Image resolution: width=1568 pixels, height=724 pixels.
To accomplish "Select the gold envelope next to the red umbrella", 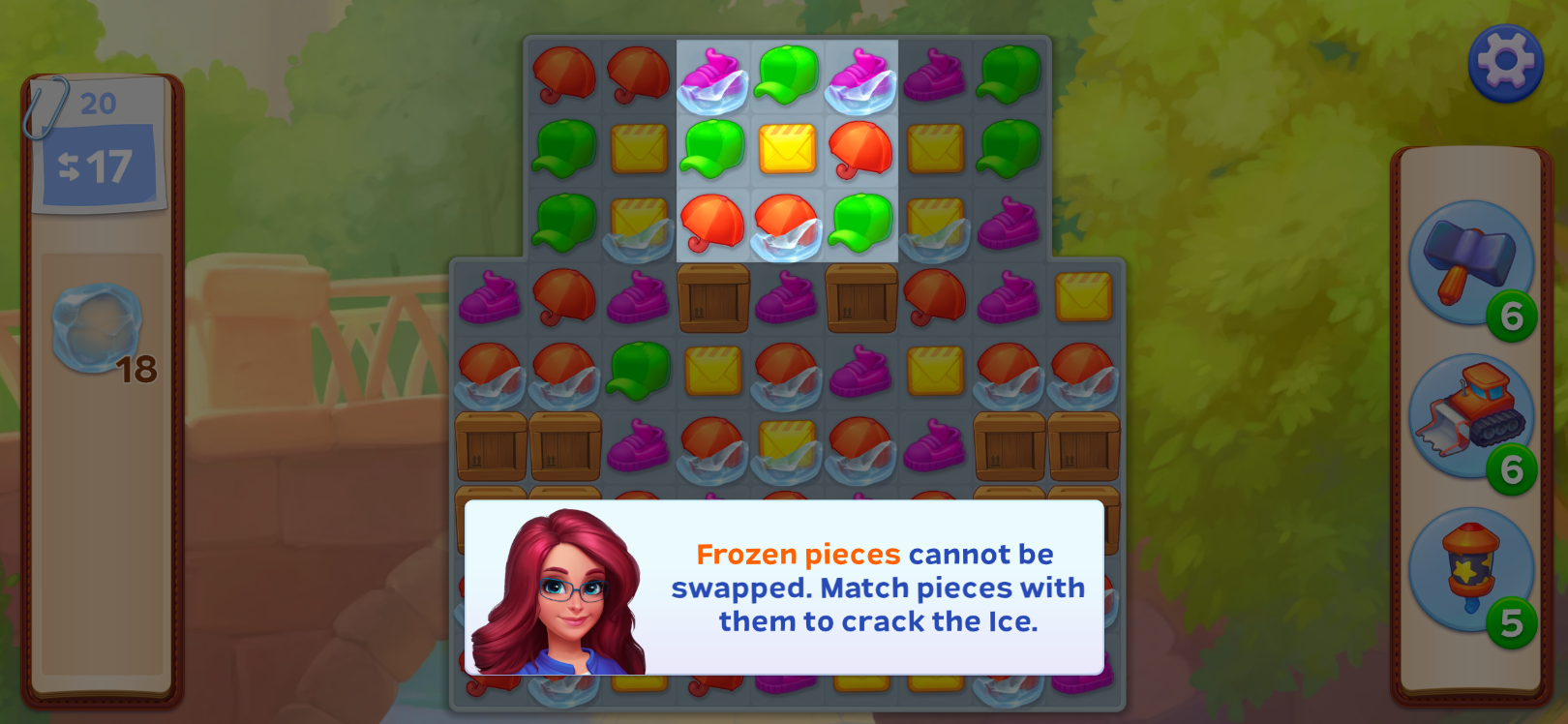I will (x=786, y=150).
